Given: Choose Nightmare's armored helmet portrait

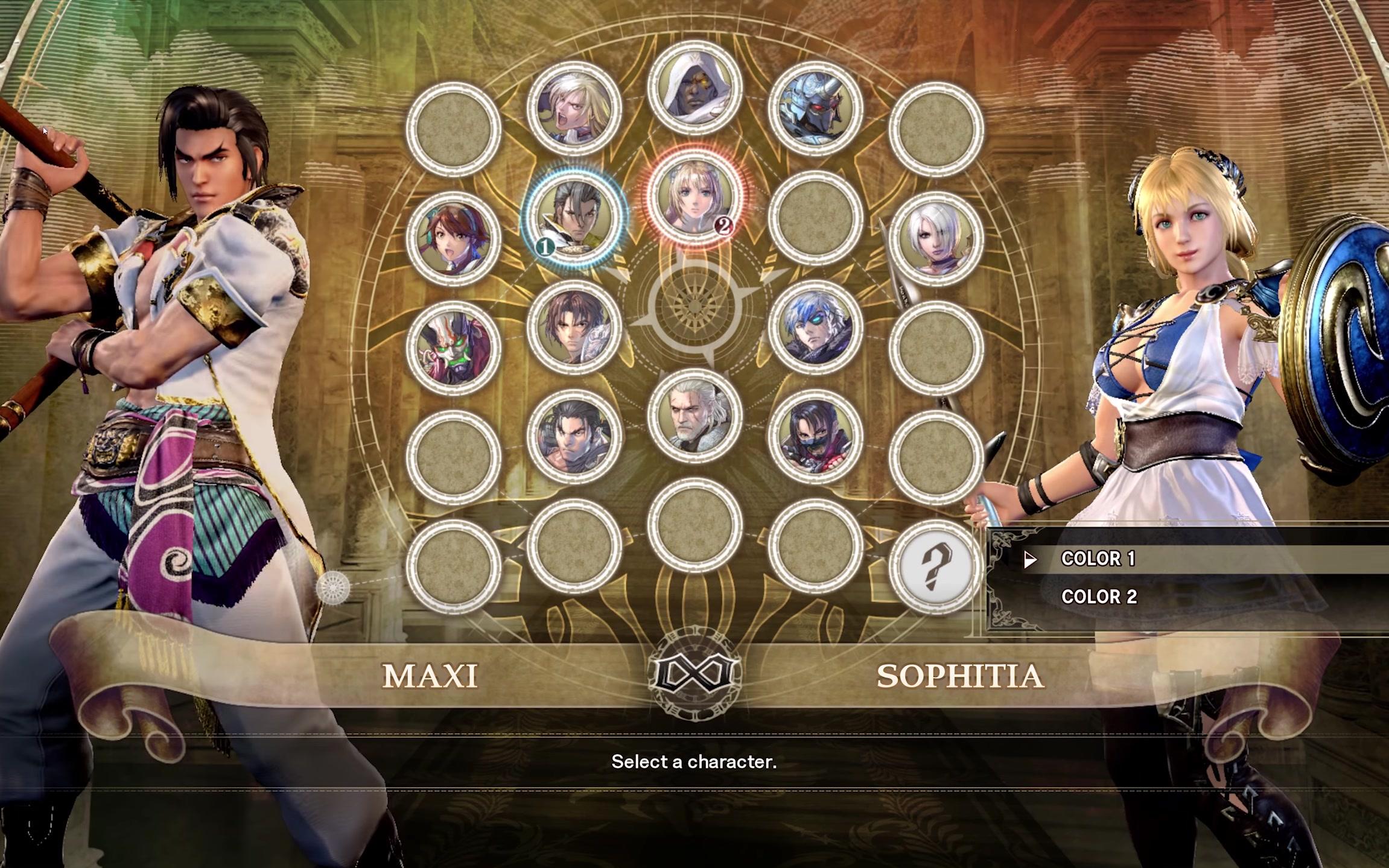Looking at the screenshot, I should click(815, 109).
